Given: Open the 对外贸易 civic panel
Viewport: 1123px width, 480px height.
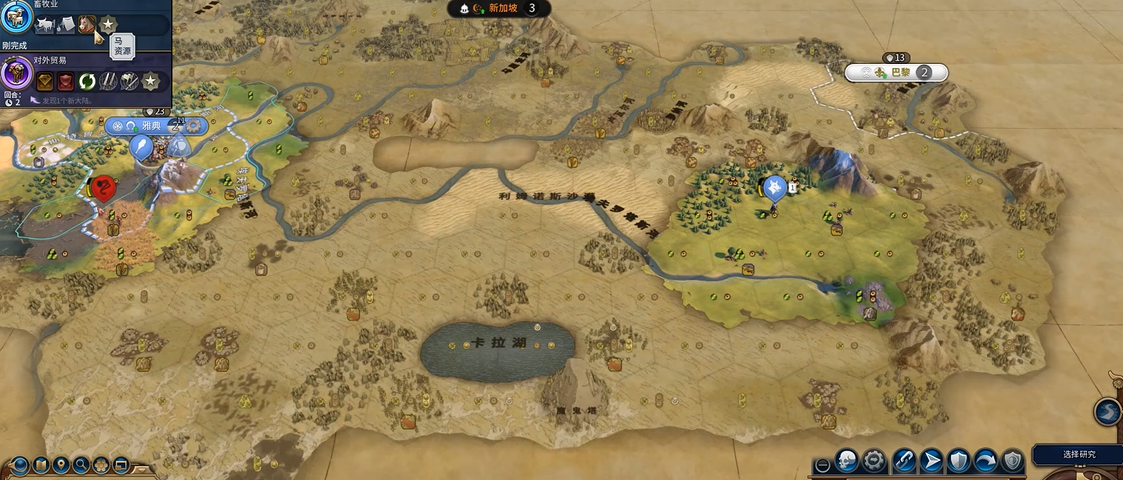Looking at the screenshot, I should click(x=16, y=74).
